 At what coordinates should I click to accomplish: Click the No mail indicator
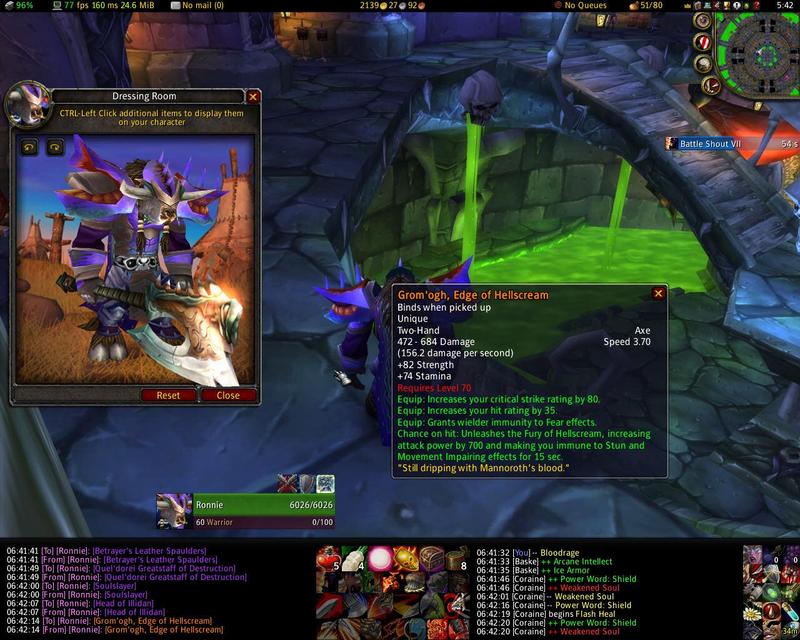pos(199,6)
